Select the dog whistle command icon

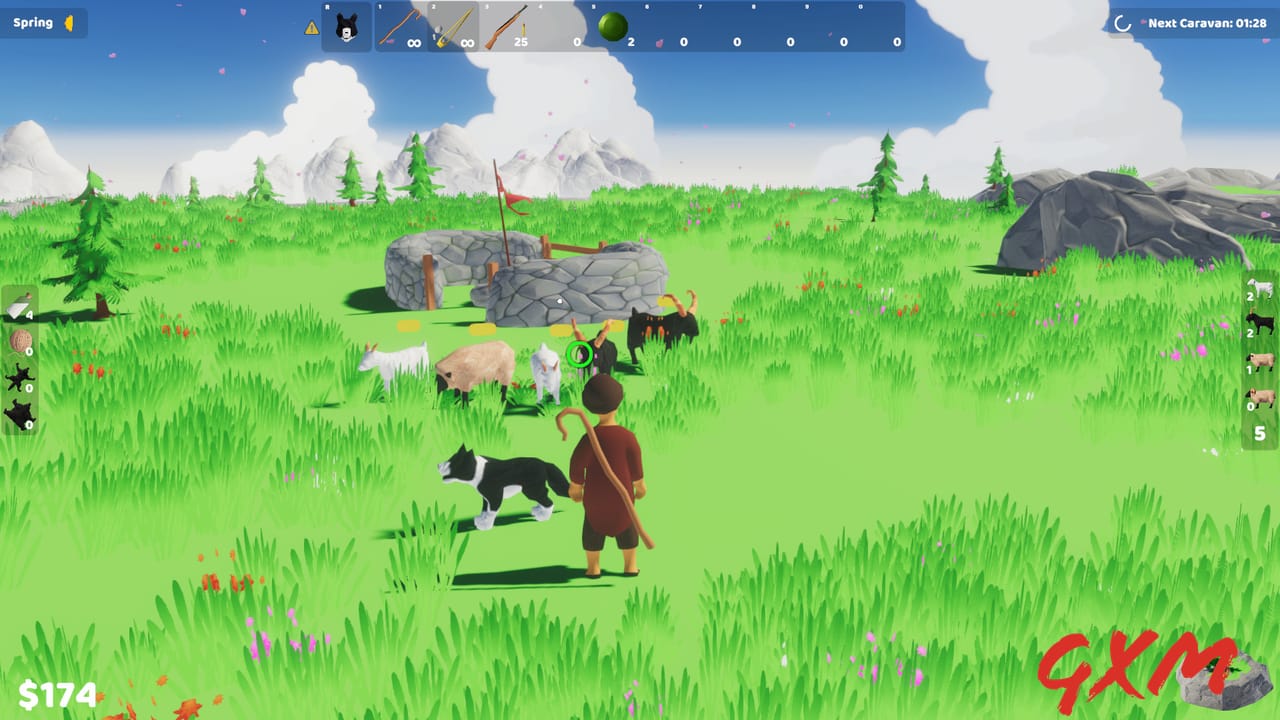346,25
